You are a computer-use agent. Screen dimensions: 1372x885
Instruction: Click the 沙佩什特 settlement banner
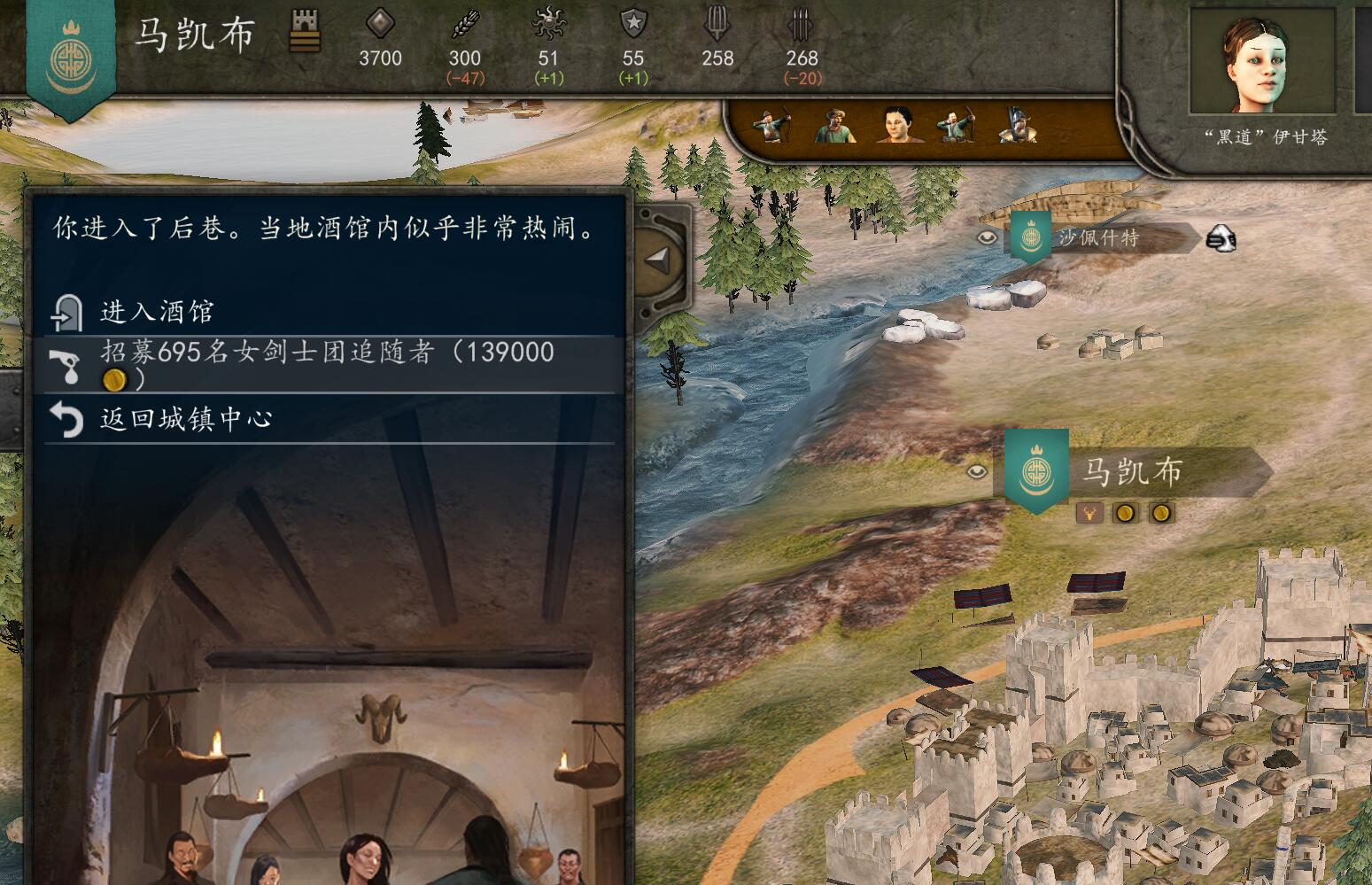(x=1030, y=237)
